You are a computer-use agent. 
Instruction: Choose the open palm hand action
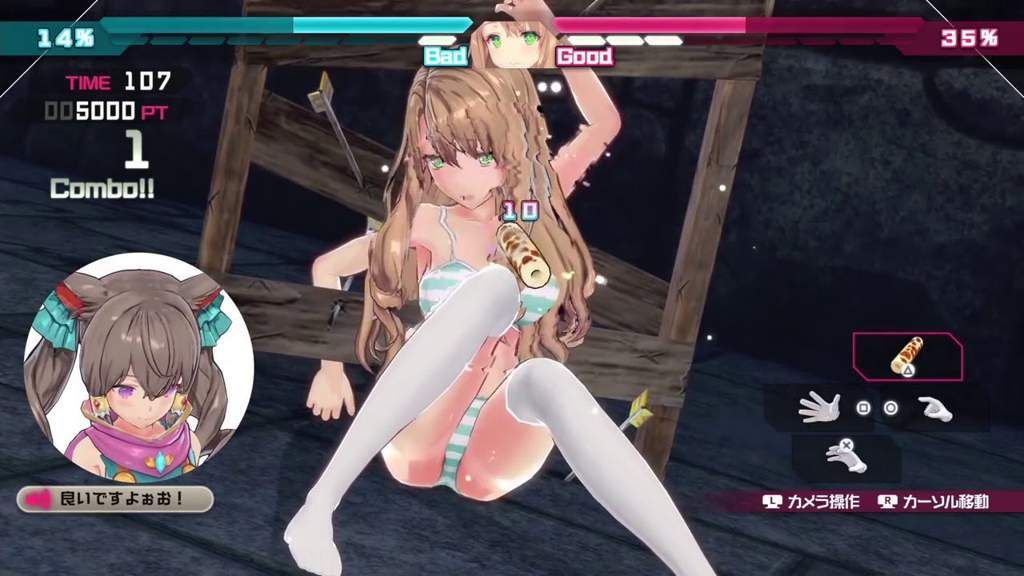[819, 407]
